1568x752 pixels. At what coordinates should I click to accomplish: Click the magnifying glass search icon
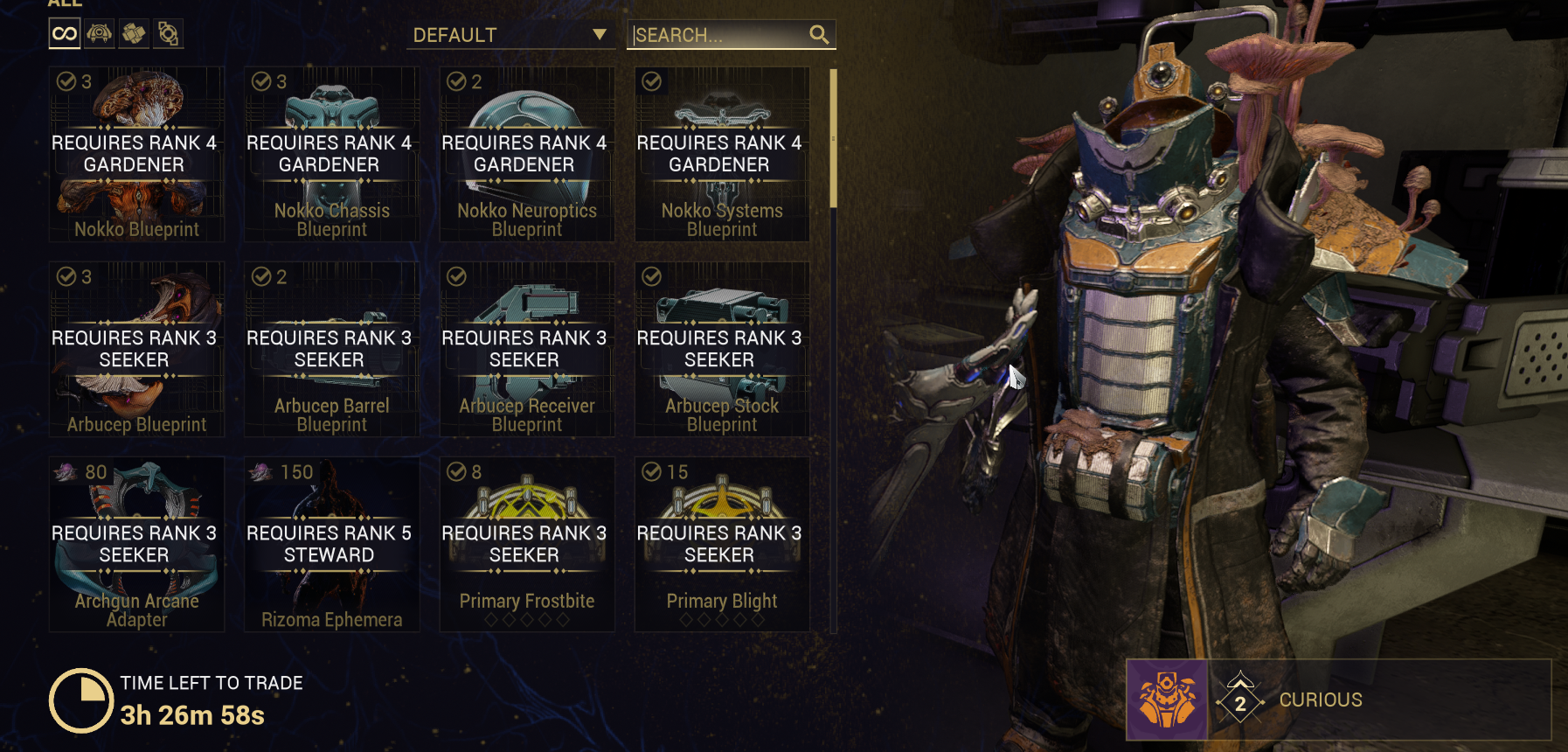[819, 35]
